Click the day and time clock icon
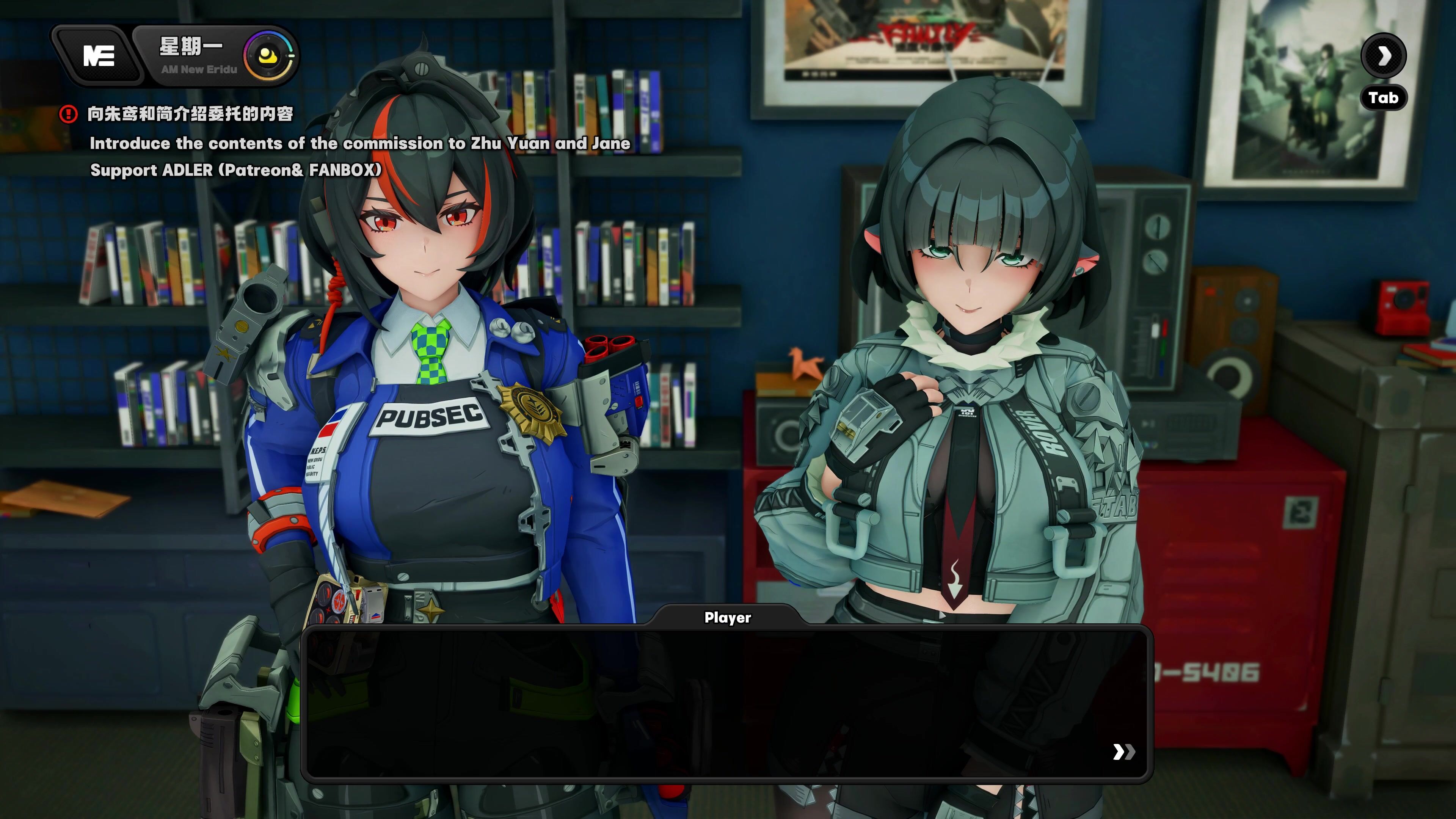The width and height of the screenshot is (1456, 819). pyautogui.click(x=268, y=56)
